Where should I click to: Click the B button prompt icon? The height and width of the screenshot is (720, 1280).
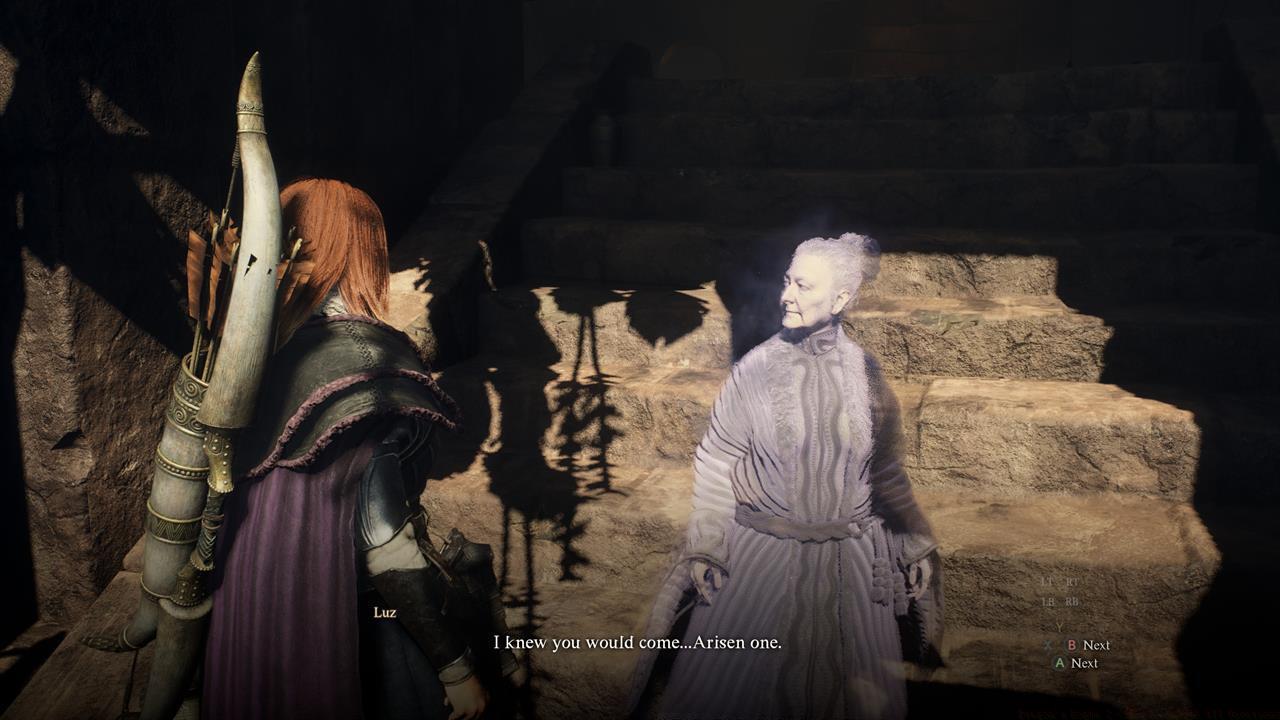[x=1071, y=645]
